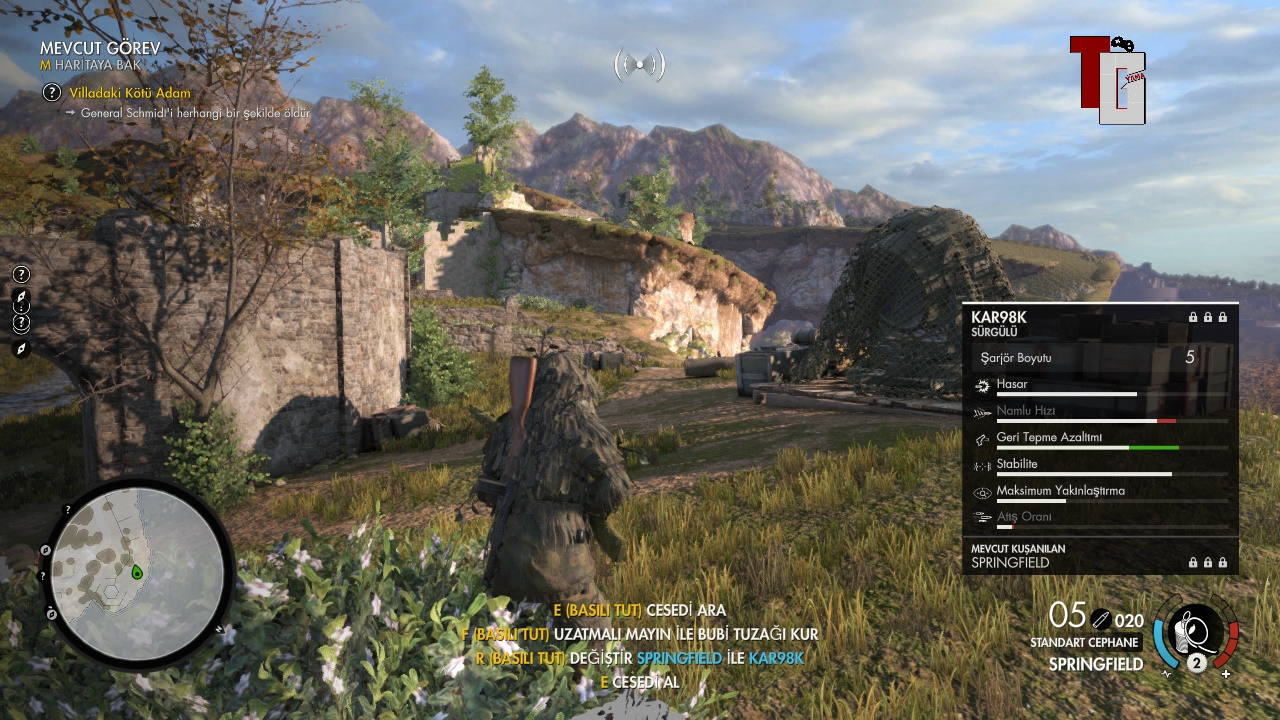Select the Villadaki Kötü Adam objective

pyautogui.click(x=129, y=93)
